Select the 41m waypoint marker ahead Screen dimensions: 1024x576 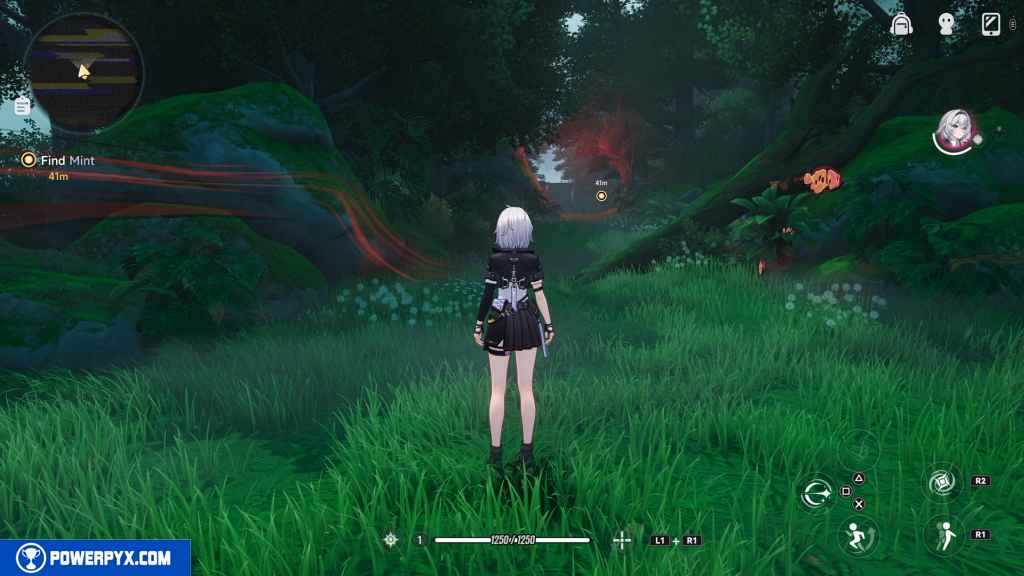point(601,195)
